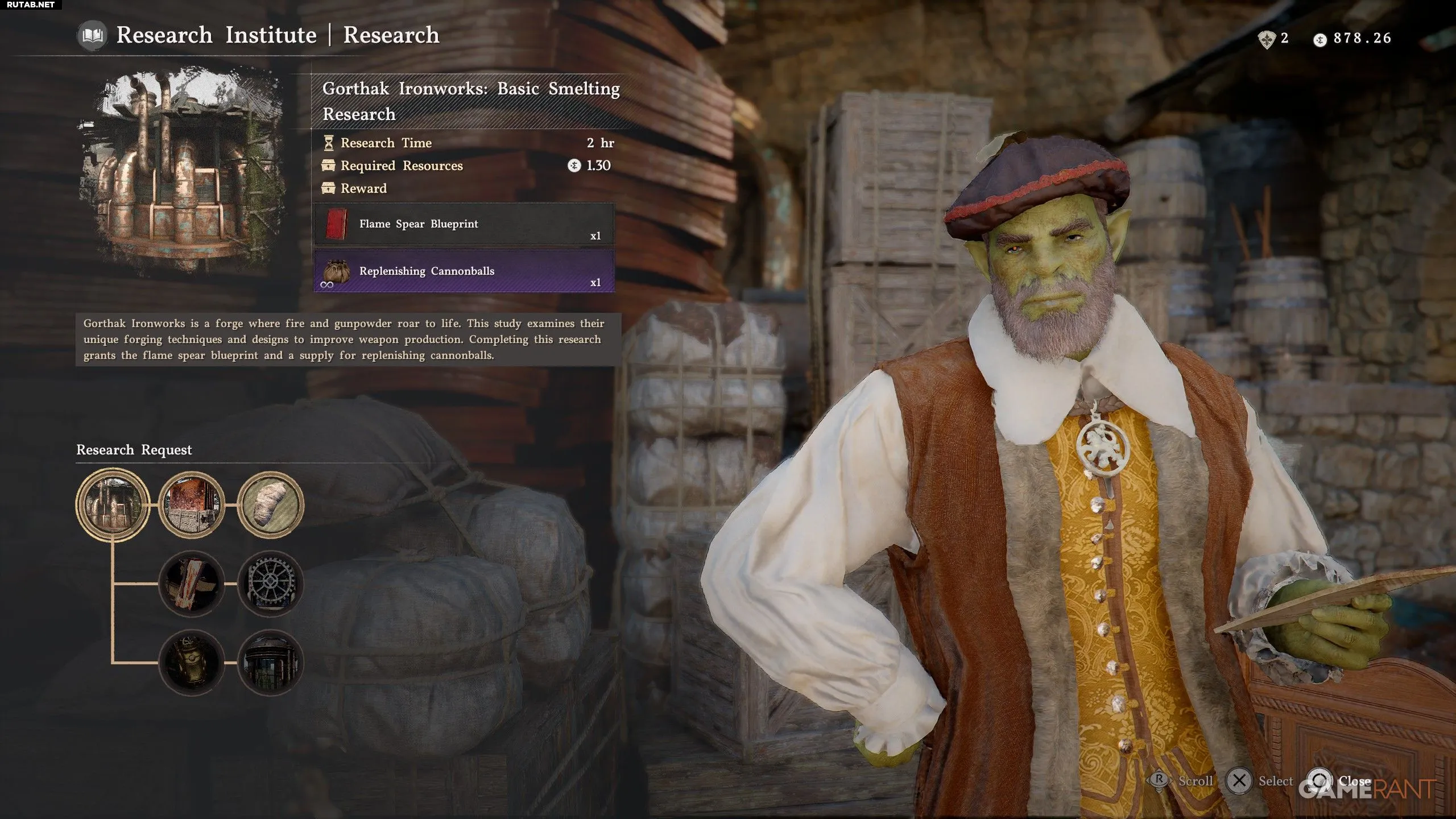Choose the pale cloth bundle research node

[x=270, y=504]
